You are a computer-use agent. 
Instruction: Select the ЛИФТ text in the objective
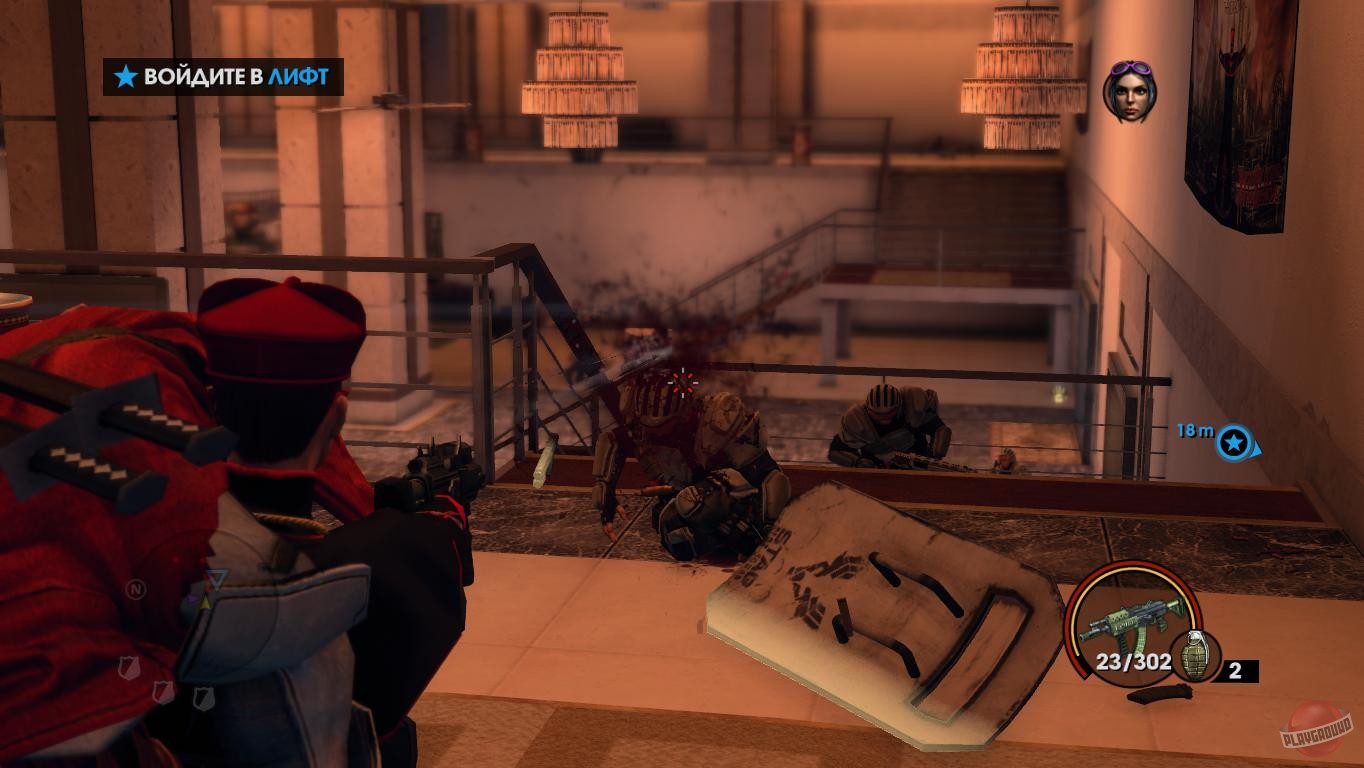click(x=297, y=74)
